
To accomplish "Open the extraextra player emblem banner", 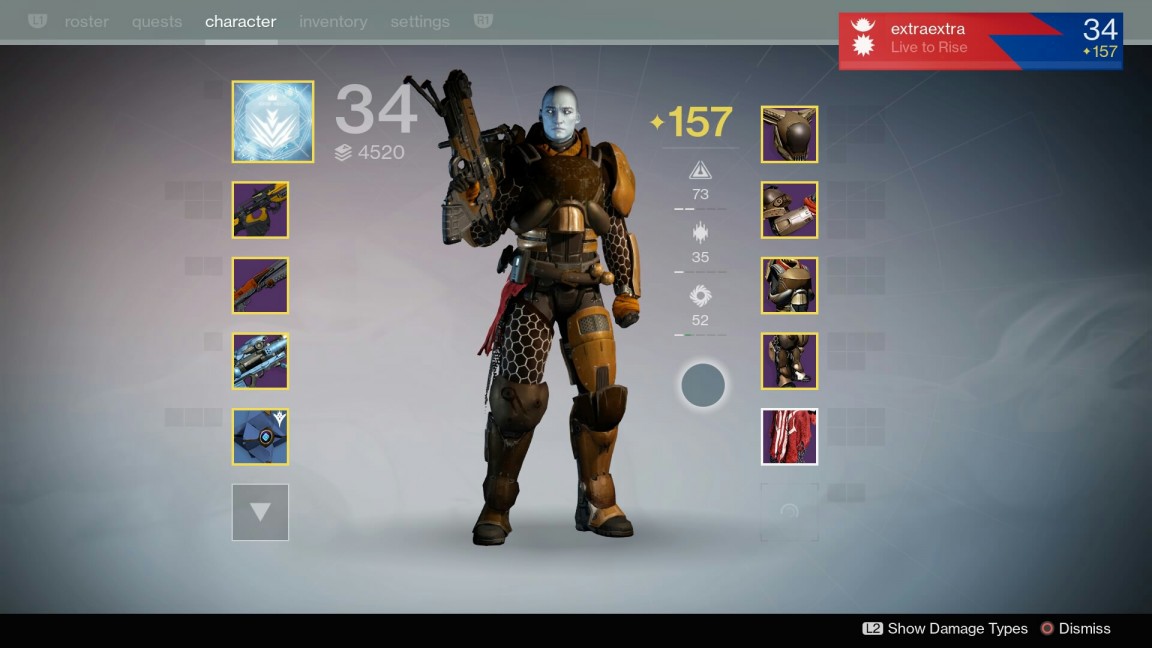I will (980, 40).
